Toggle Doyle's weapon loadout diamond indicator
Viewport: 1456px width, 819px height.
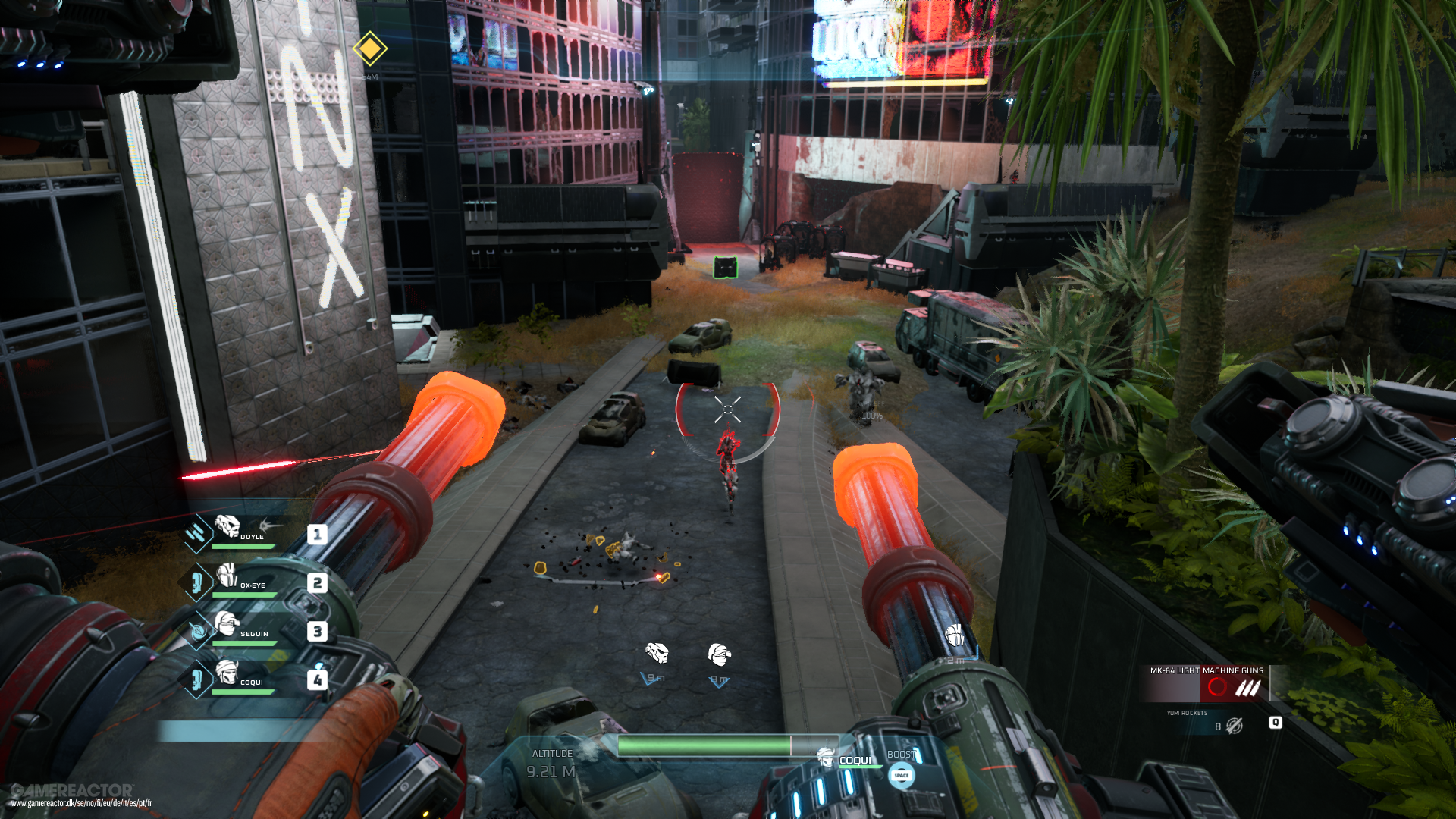pos(196,532)
